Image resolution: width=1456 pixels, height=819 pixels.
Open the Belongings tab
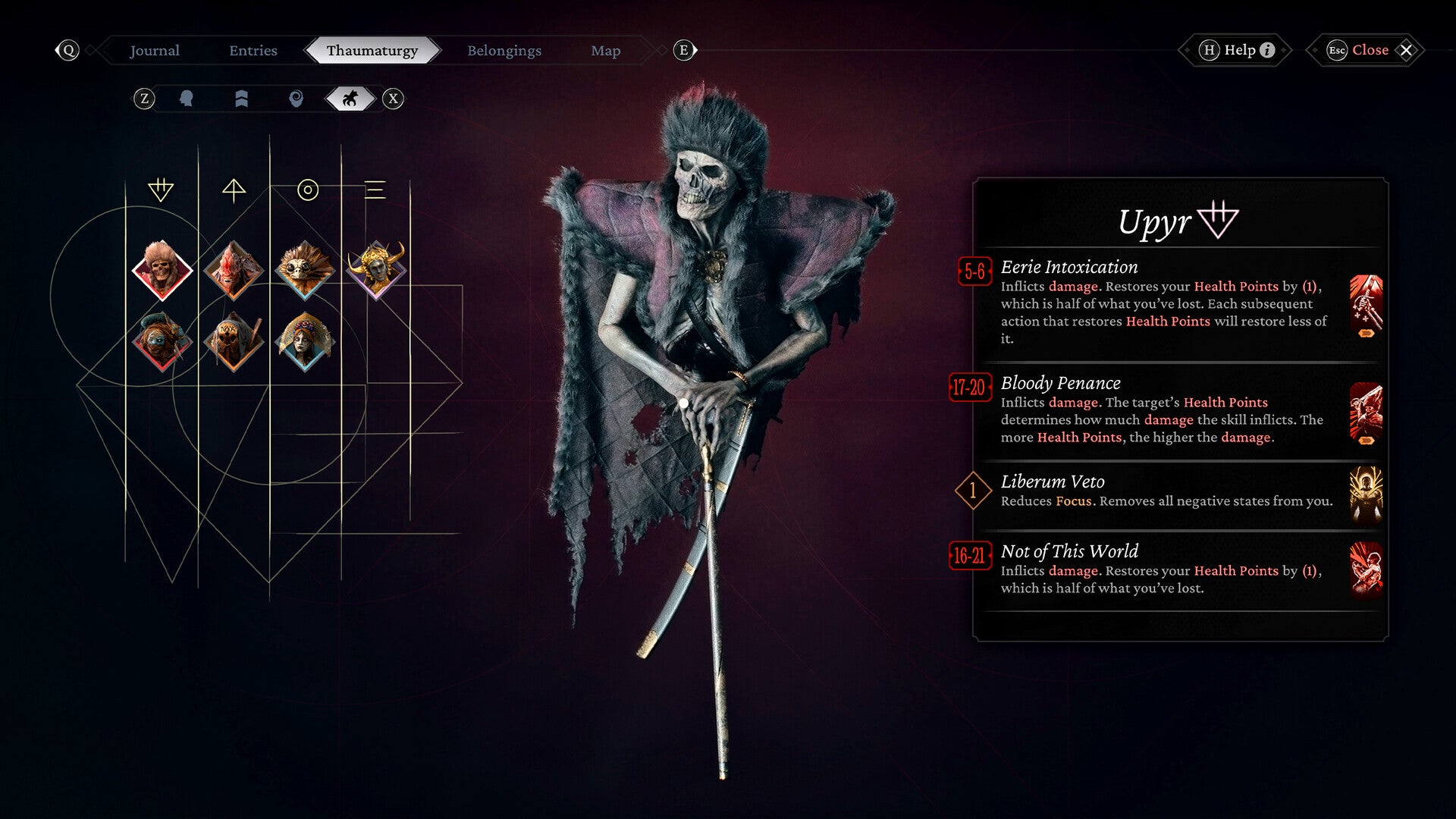[504, 51]
